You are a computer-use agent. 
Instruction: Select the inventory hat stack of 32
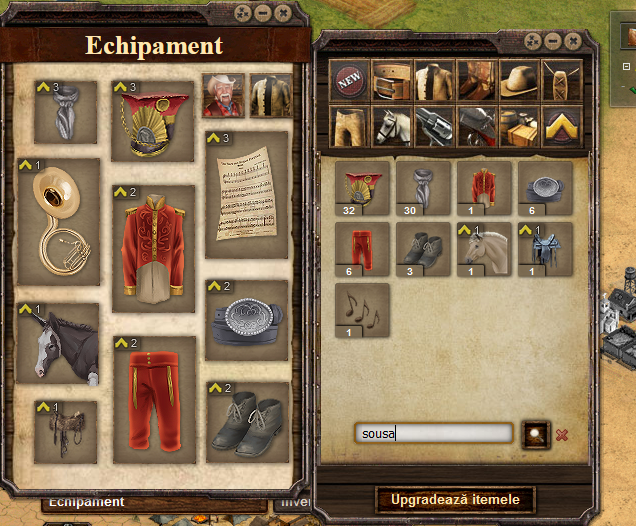[x=362, y=189]
